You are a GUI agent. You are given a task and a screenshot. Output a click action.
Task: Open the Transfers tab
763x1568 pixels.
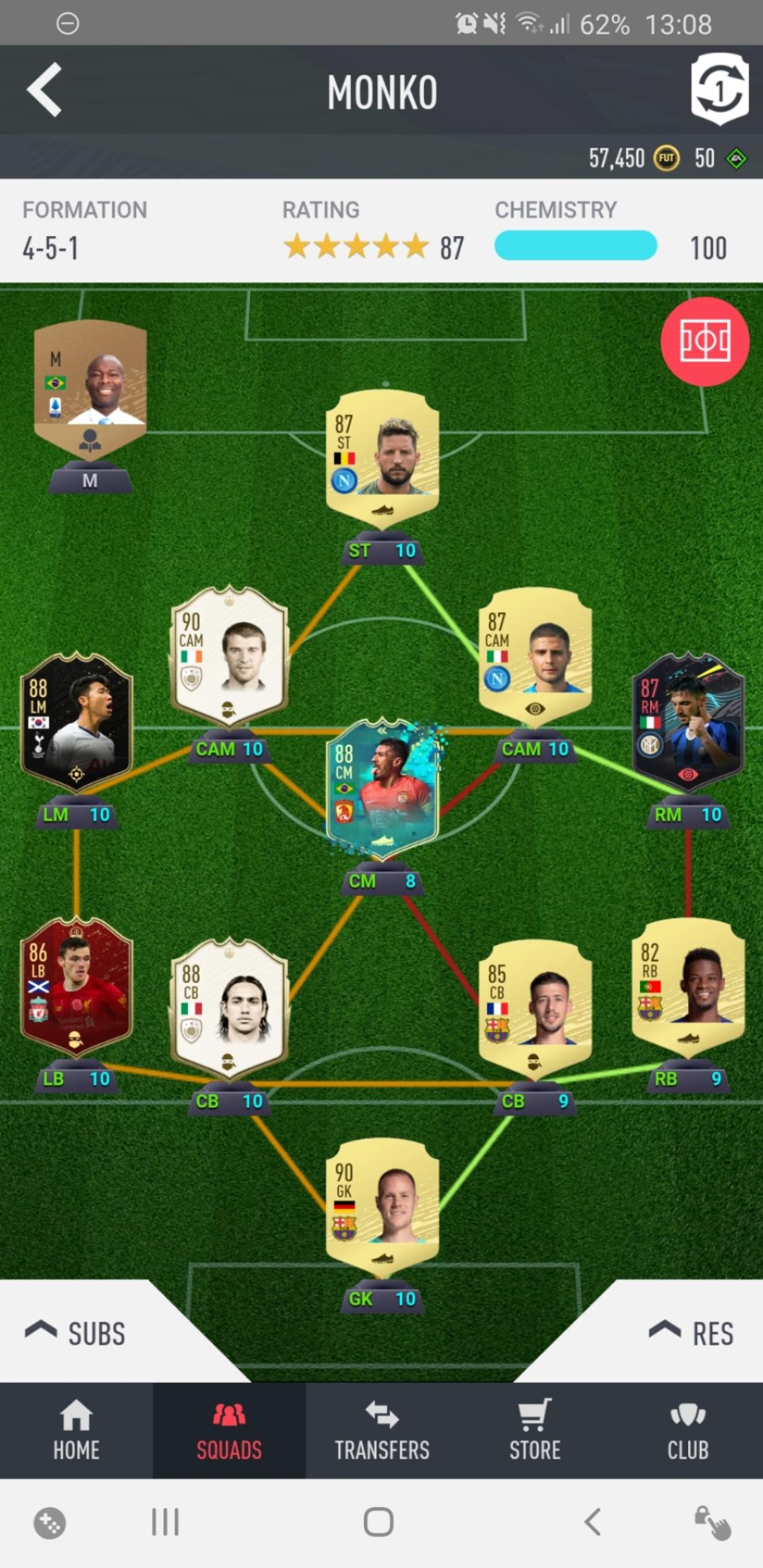pyautogui.click(x=381, y=1431)
